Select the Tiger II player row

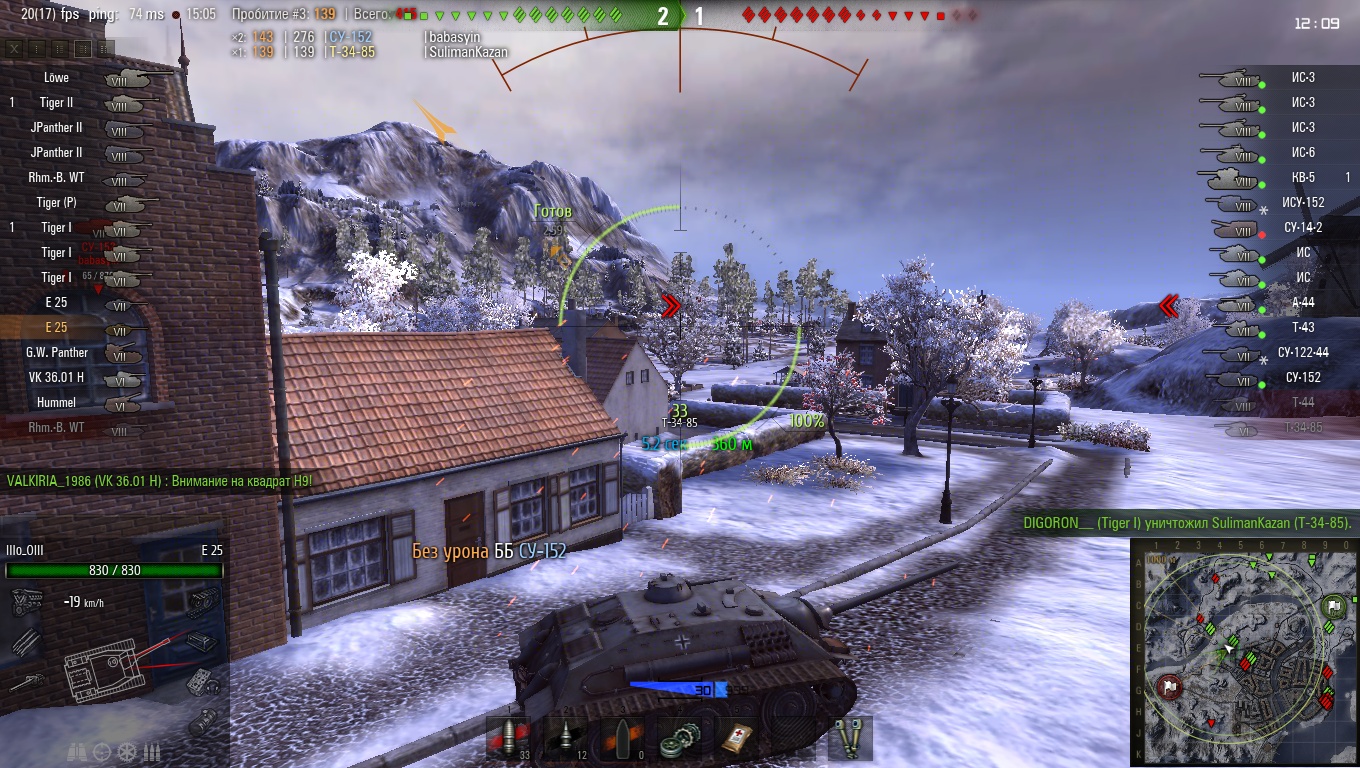[x=57, y=102]
